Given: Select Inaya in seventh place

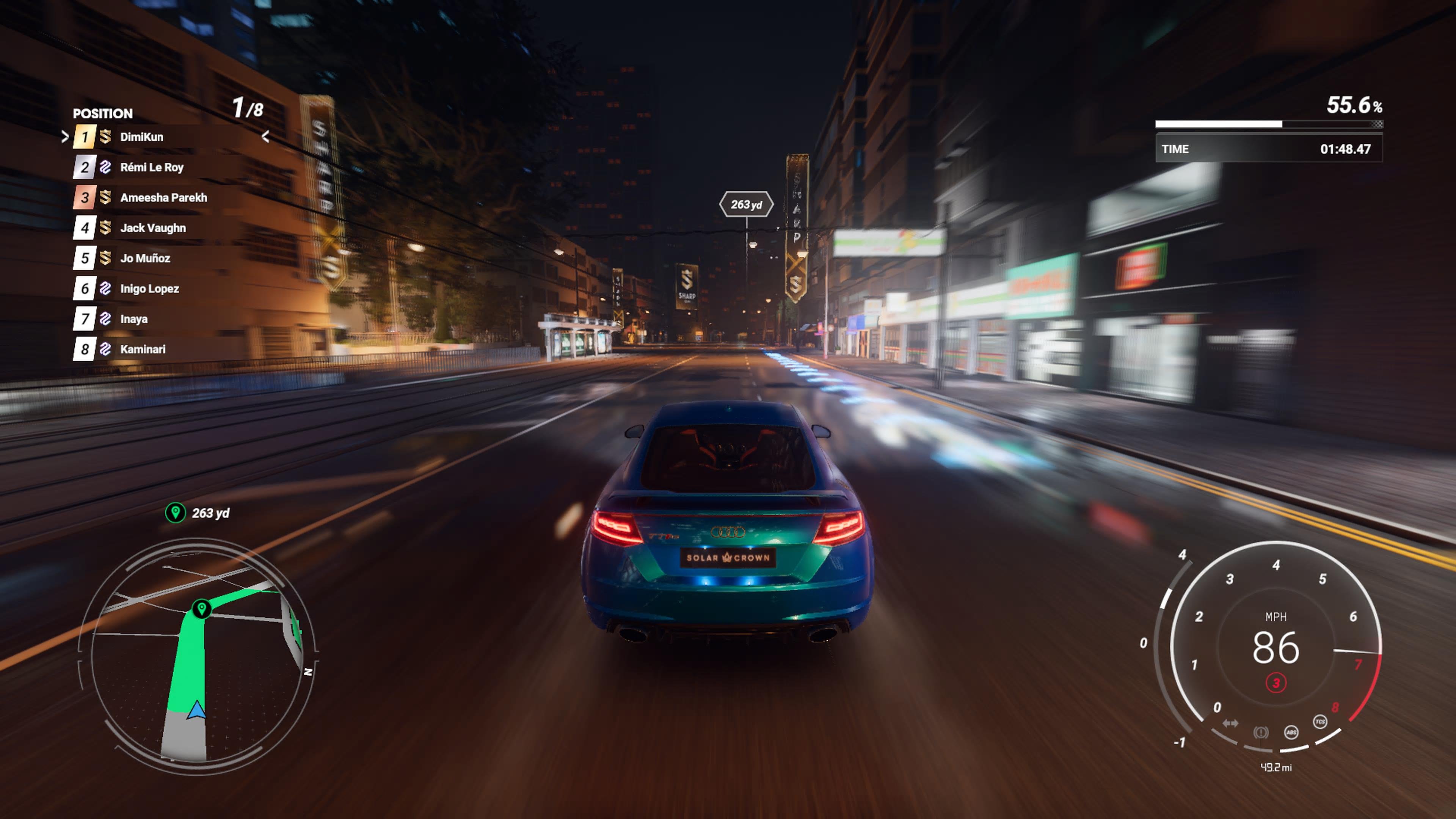Looking at the screenshot, I should (x=133, y=319).
